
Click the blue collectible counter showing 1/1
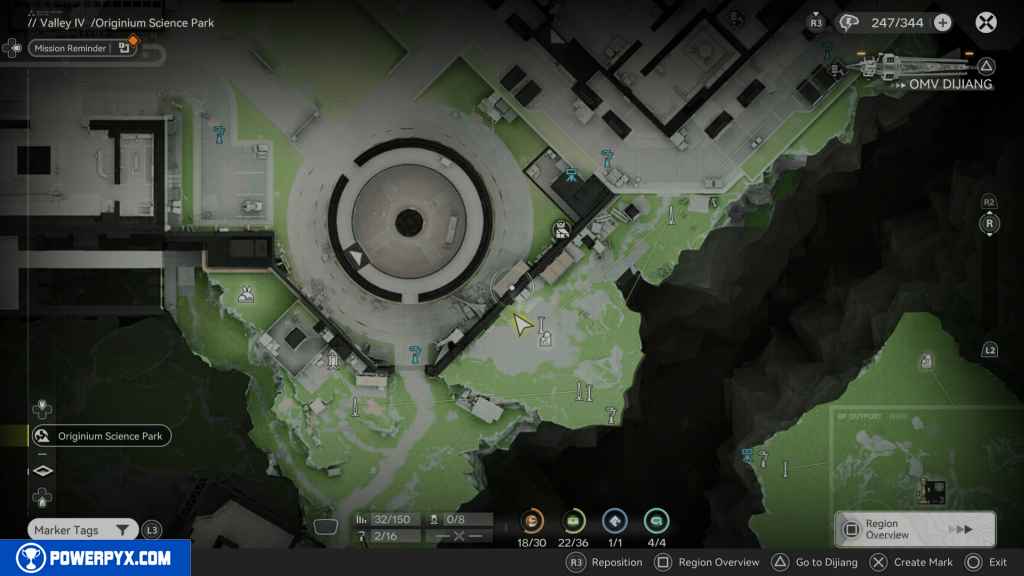point(615,521)
